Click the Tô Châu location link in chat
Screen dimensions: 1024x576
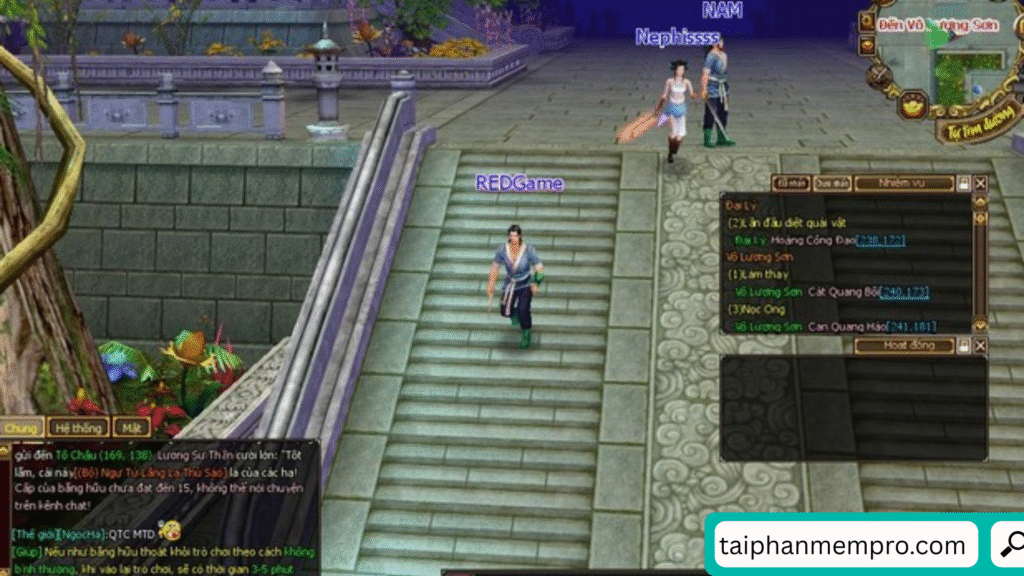(x=68, y=454)
